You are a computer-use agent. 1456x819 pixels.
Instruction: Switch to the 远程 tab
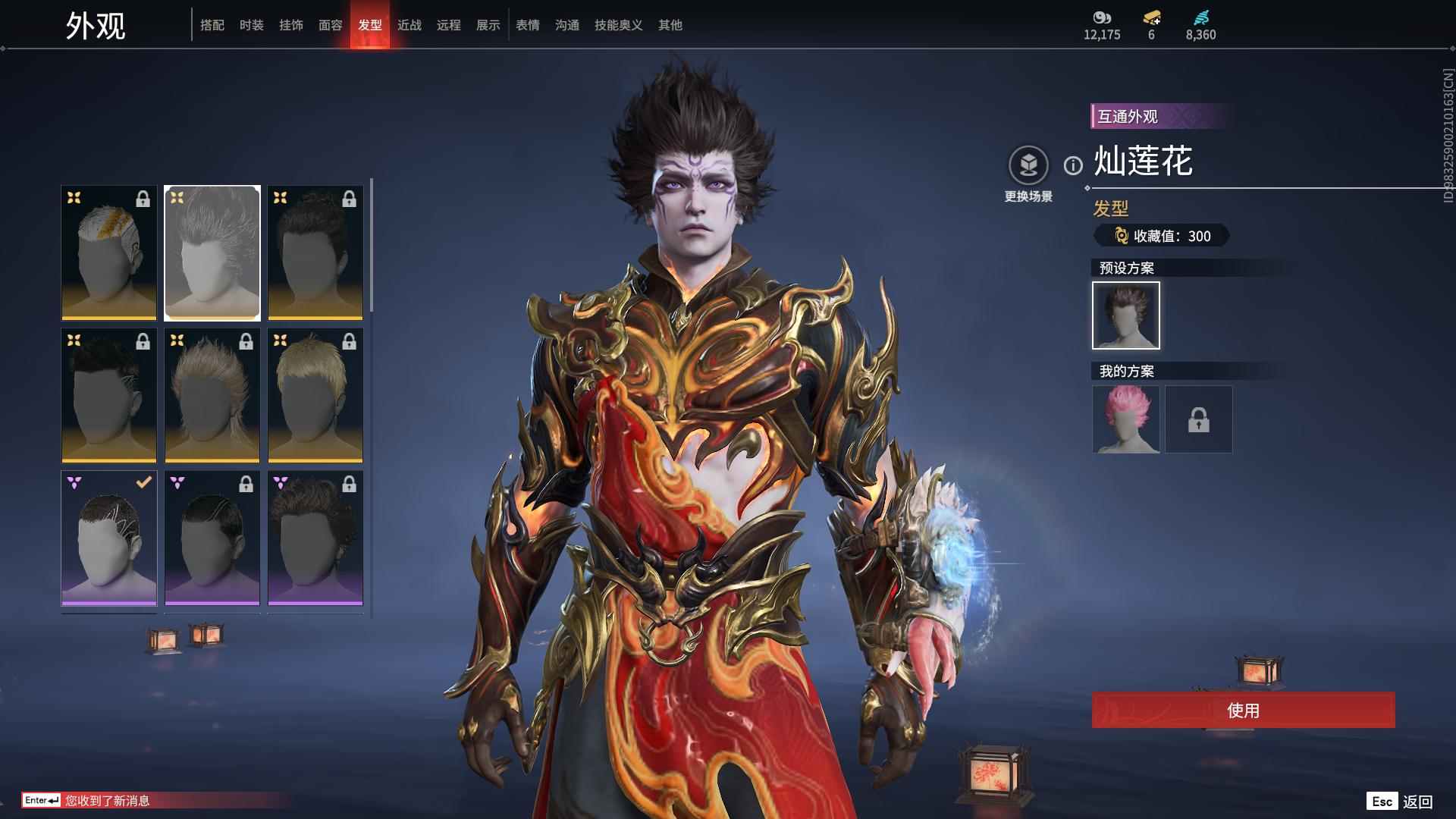tap(449, 25)
